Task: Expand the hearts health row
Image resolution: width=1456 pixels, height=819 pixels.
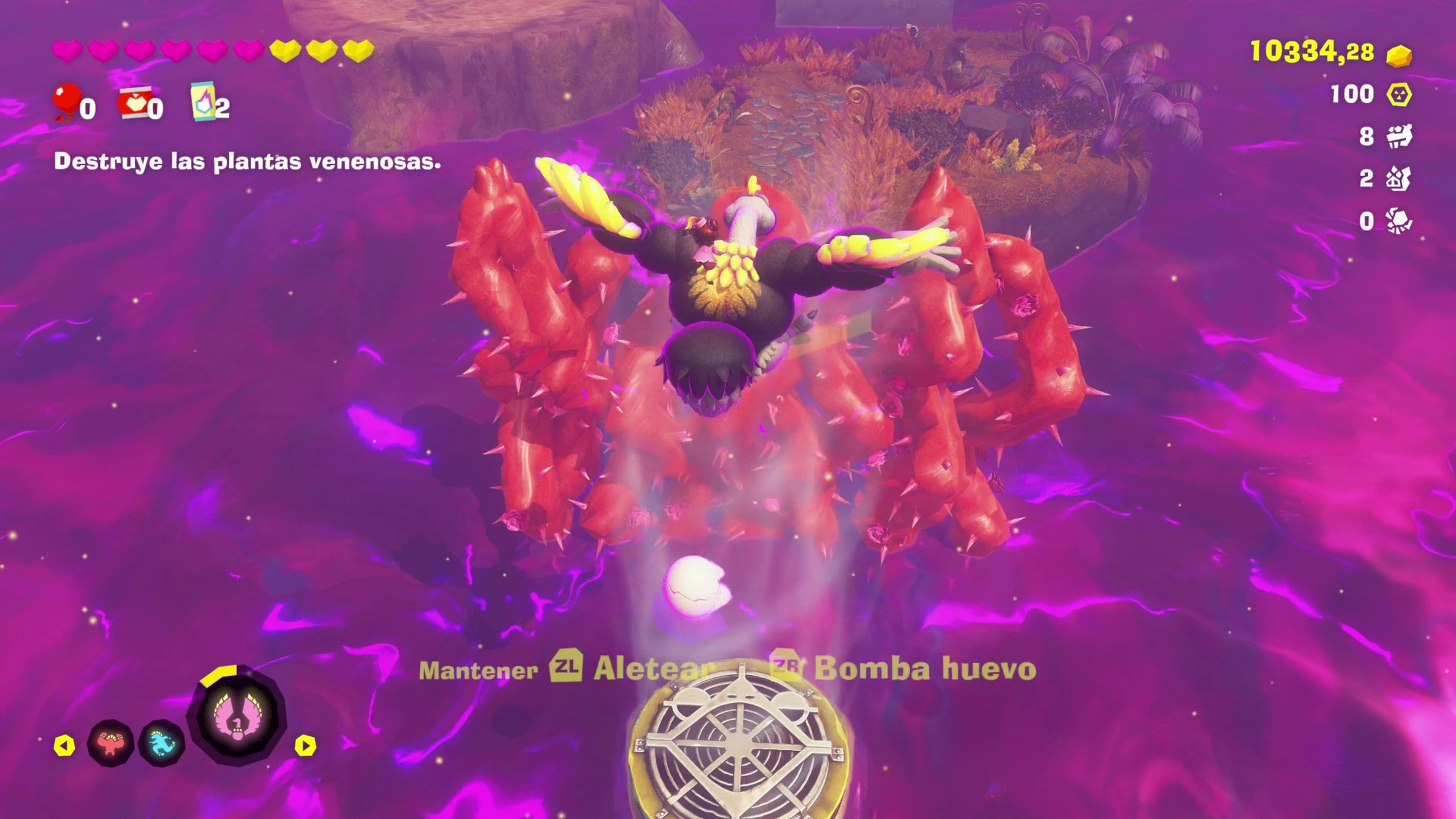Action: pyautogui.click(x=209, y=52)
